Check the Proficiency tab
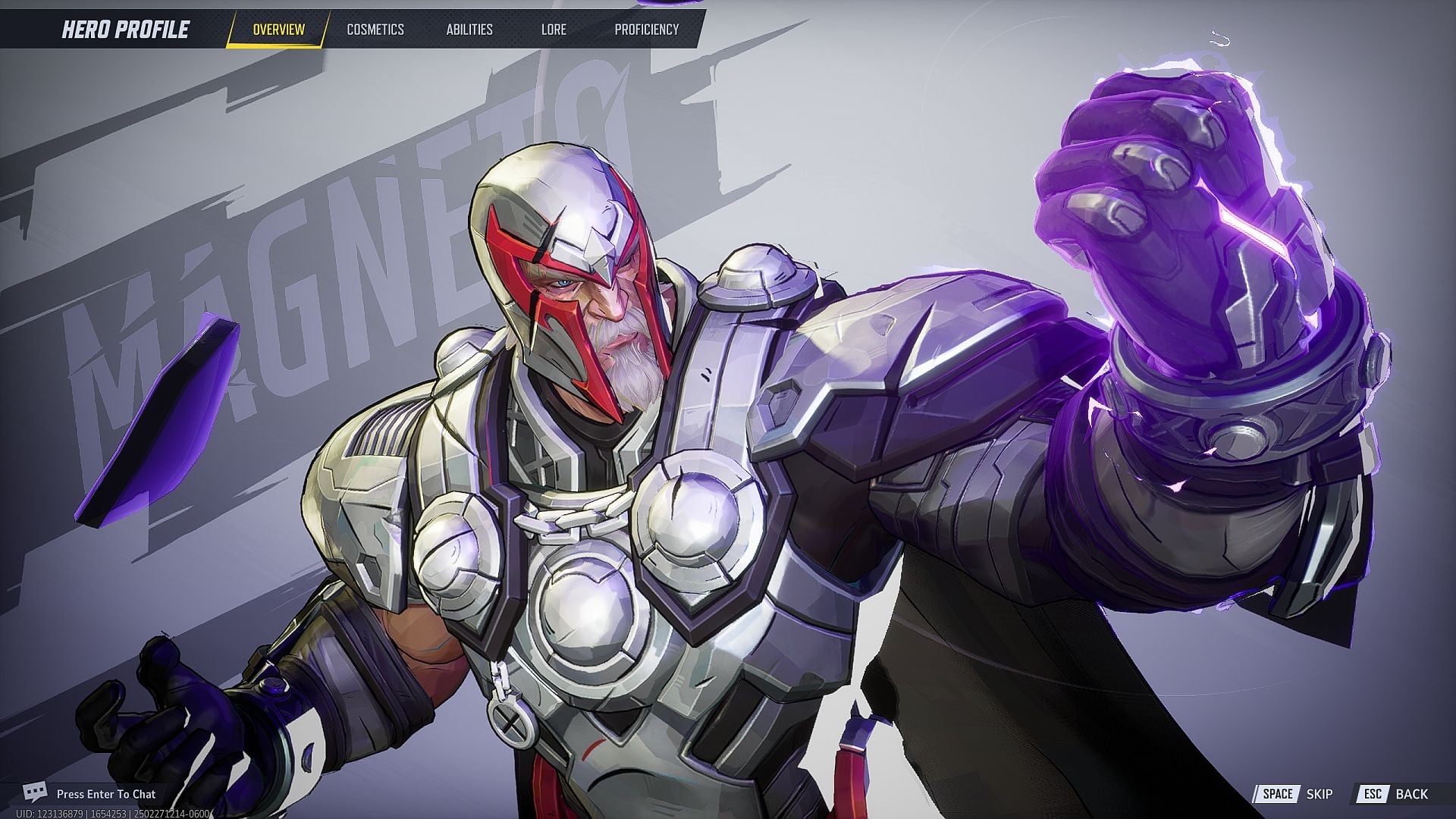Viewport: 1456px width, 819px height. click(646, 30)
